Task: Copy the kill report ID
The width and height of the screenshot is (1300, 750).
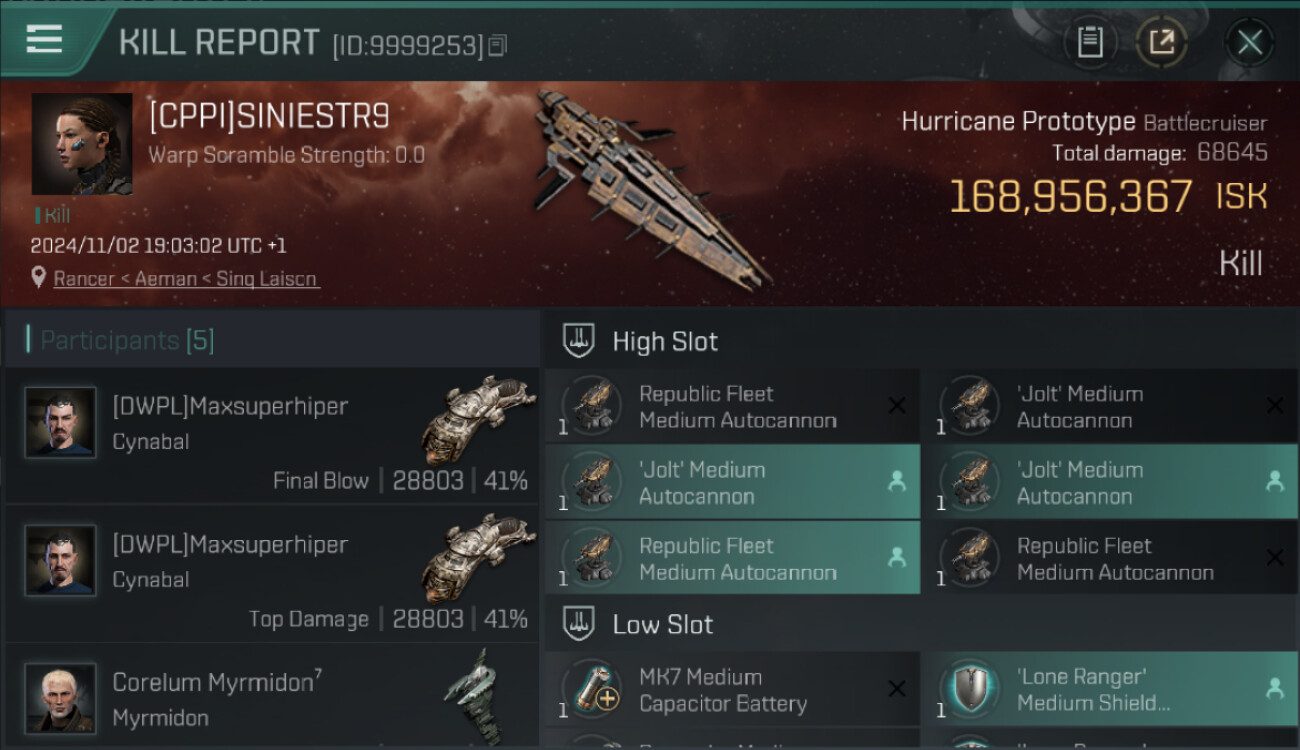Action: 497,45
